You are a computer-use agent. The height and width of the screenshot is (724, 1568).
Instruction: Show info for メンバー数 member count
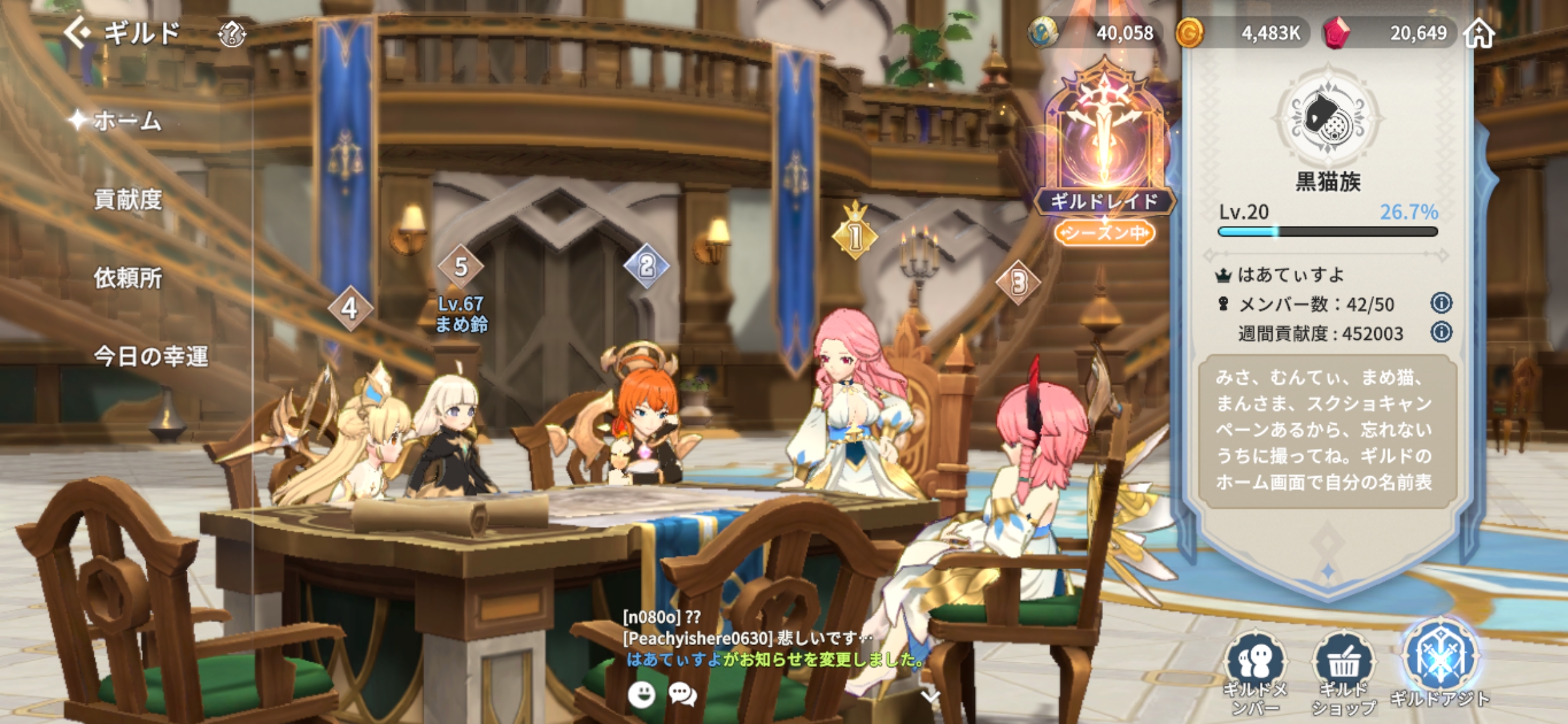point(1441,304)
